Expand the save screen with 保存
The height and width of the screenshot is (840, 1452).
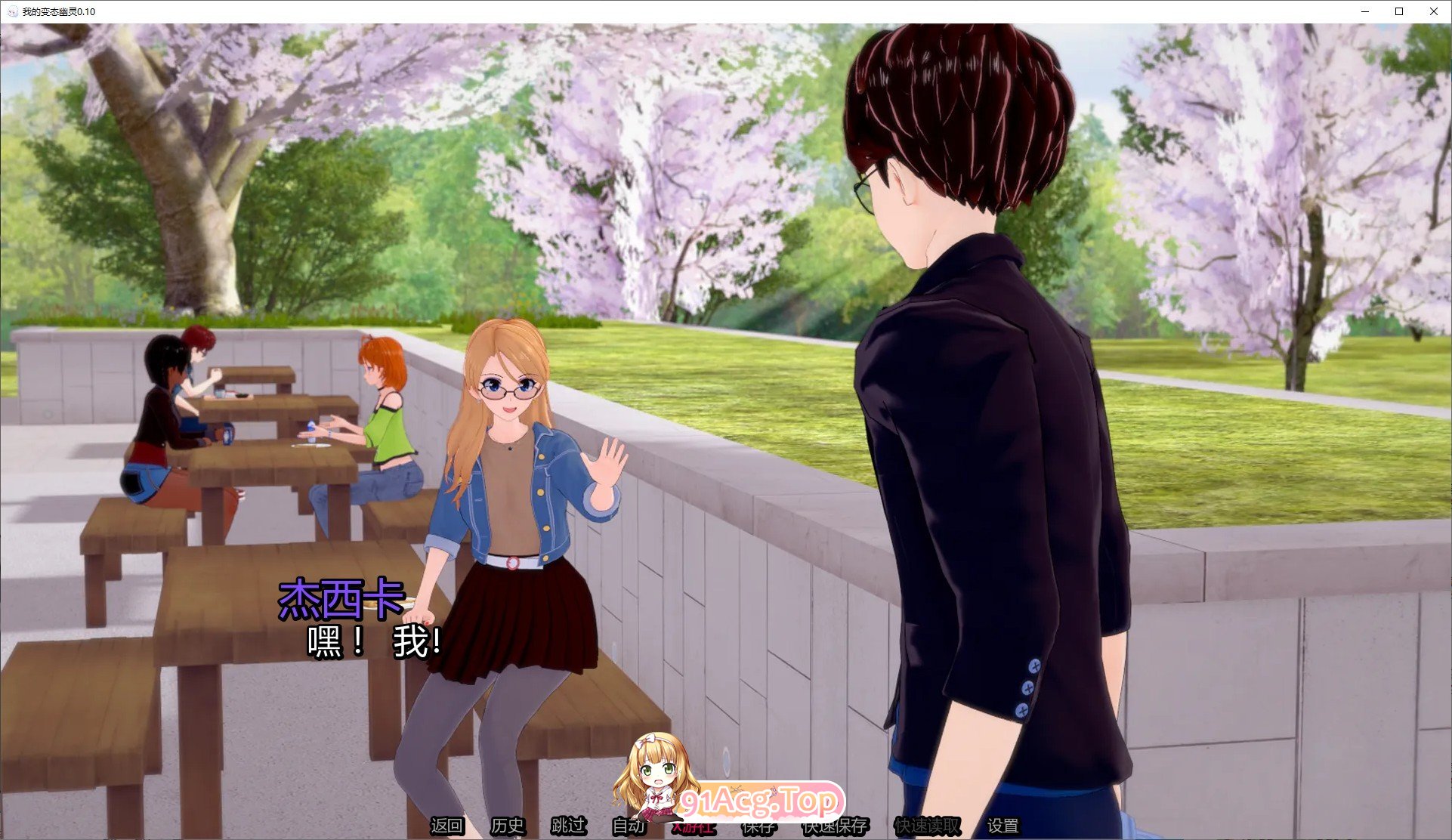(x=759, y=827)
